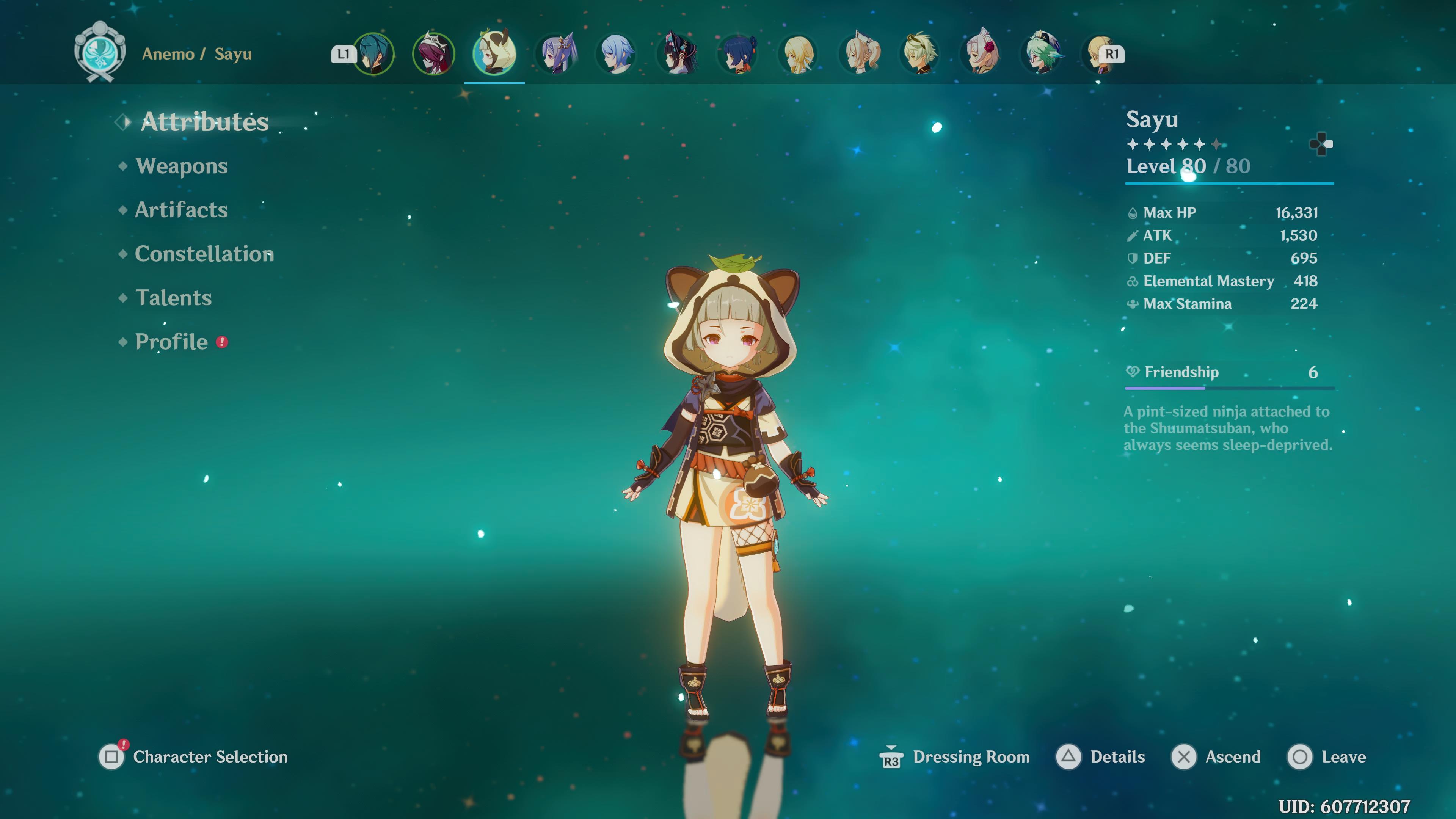Select the light-blue-haired Ayato portrait
Viewport: 1456px width, 819px height.
pos(616,54)
